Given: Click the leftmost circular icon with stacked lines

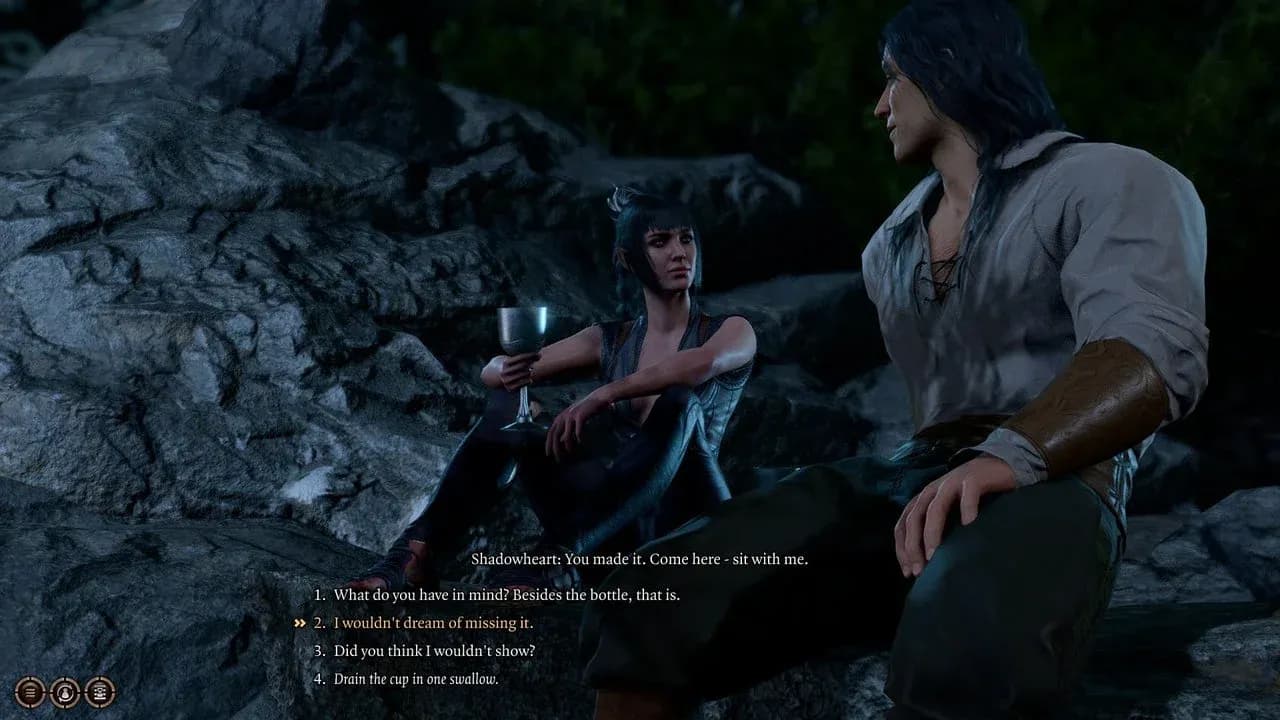Looking at the screenshot, I should (x=30, y=692).
